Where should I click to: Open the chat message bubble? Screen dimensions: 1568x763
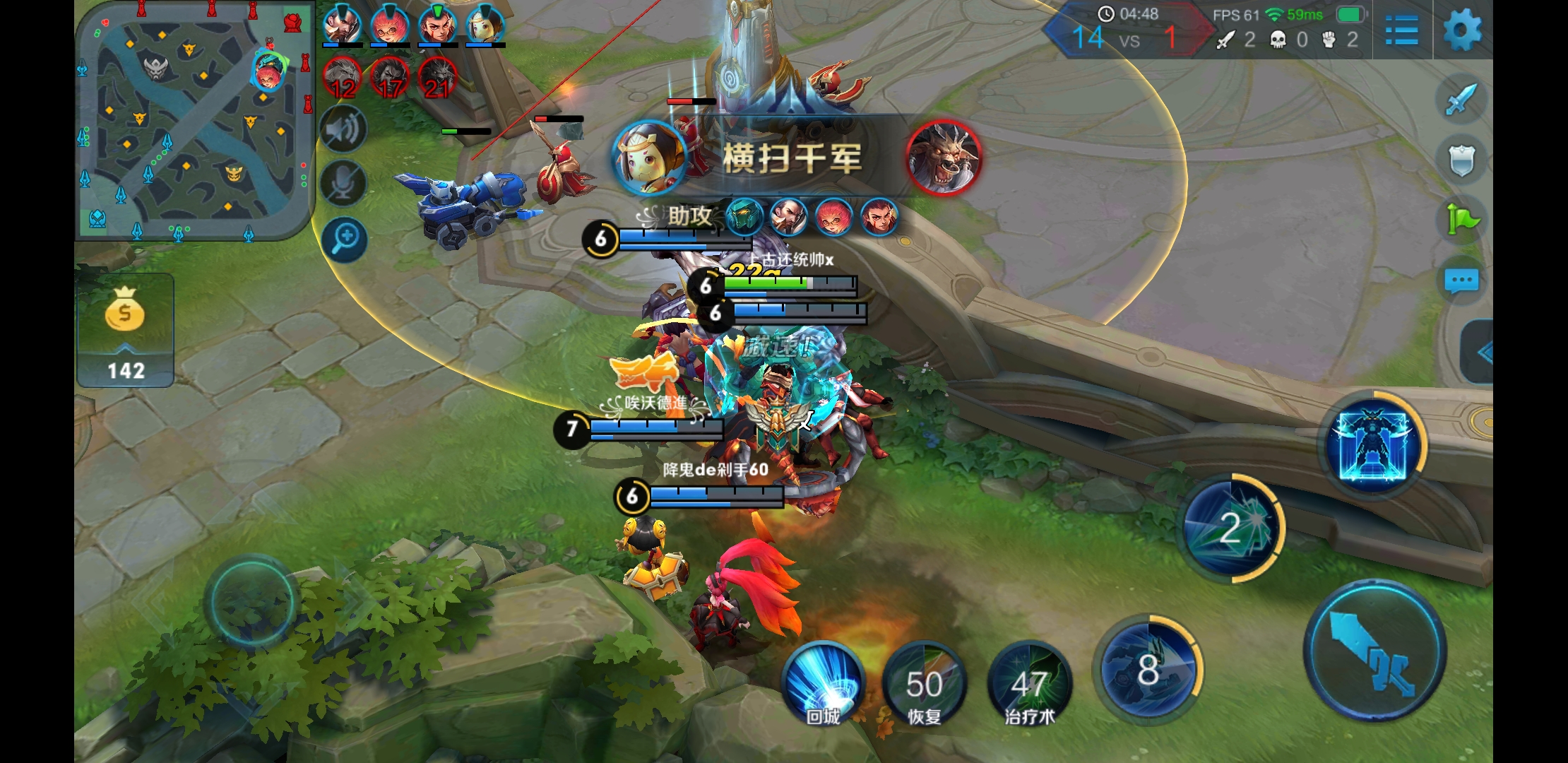1461,281
